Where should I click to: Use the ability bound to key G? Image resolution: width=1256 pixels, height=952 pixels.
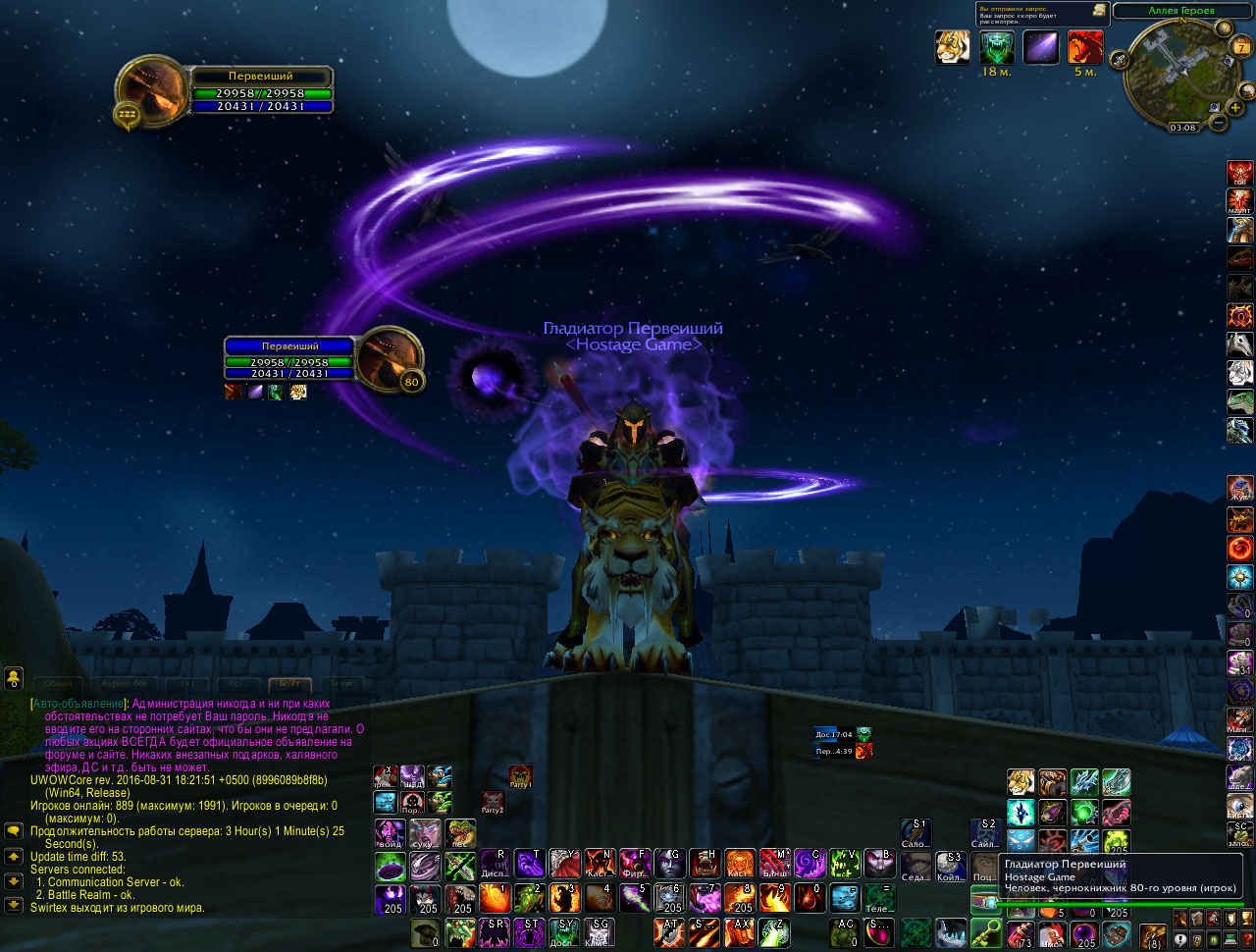[670, 865]
